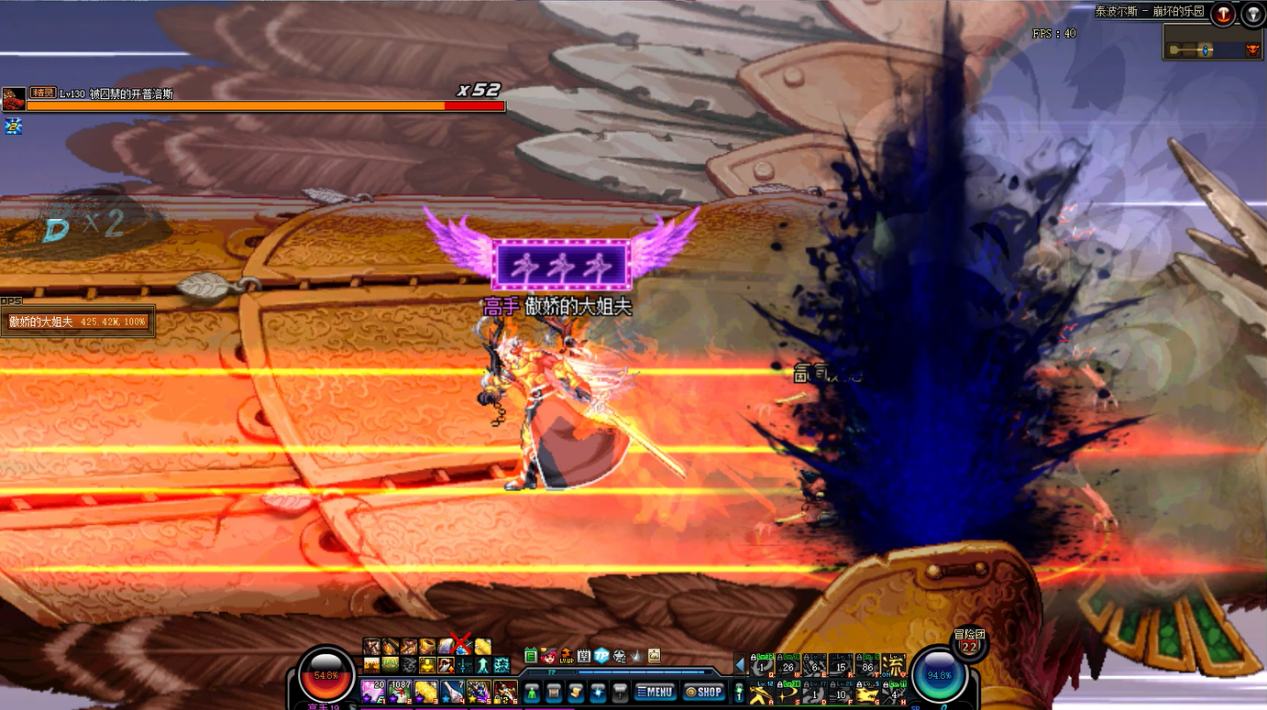Click the green list icon above FP bar
The image size is (1267, 710).
click(531, 657)
